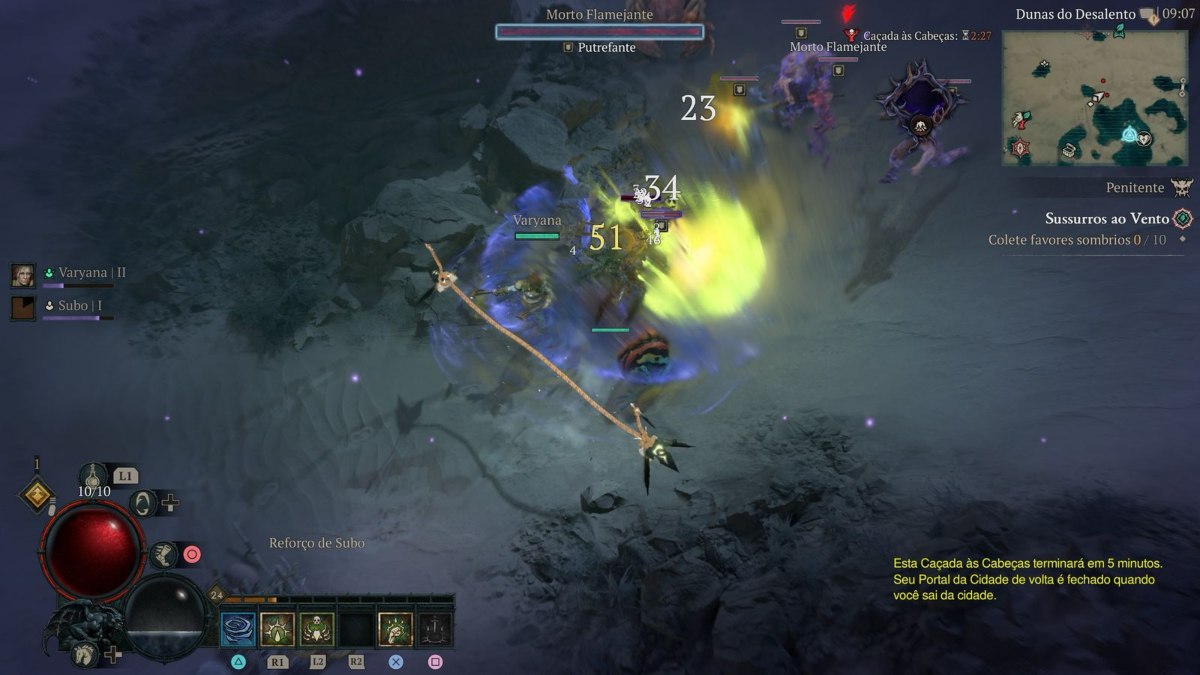Trigger the skull-and-claws skill
Viewport: 1200px width, 675px height.
[x=317, y=629]
